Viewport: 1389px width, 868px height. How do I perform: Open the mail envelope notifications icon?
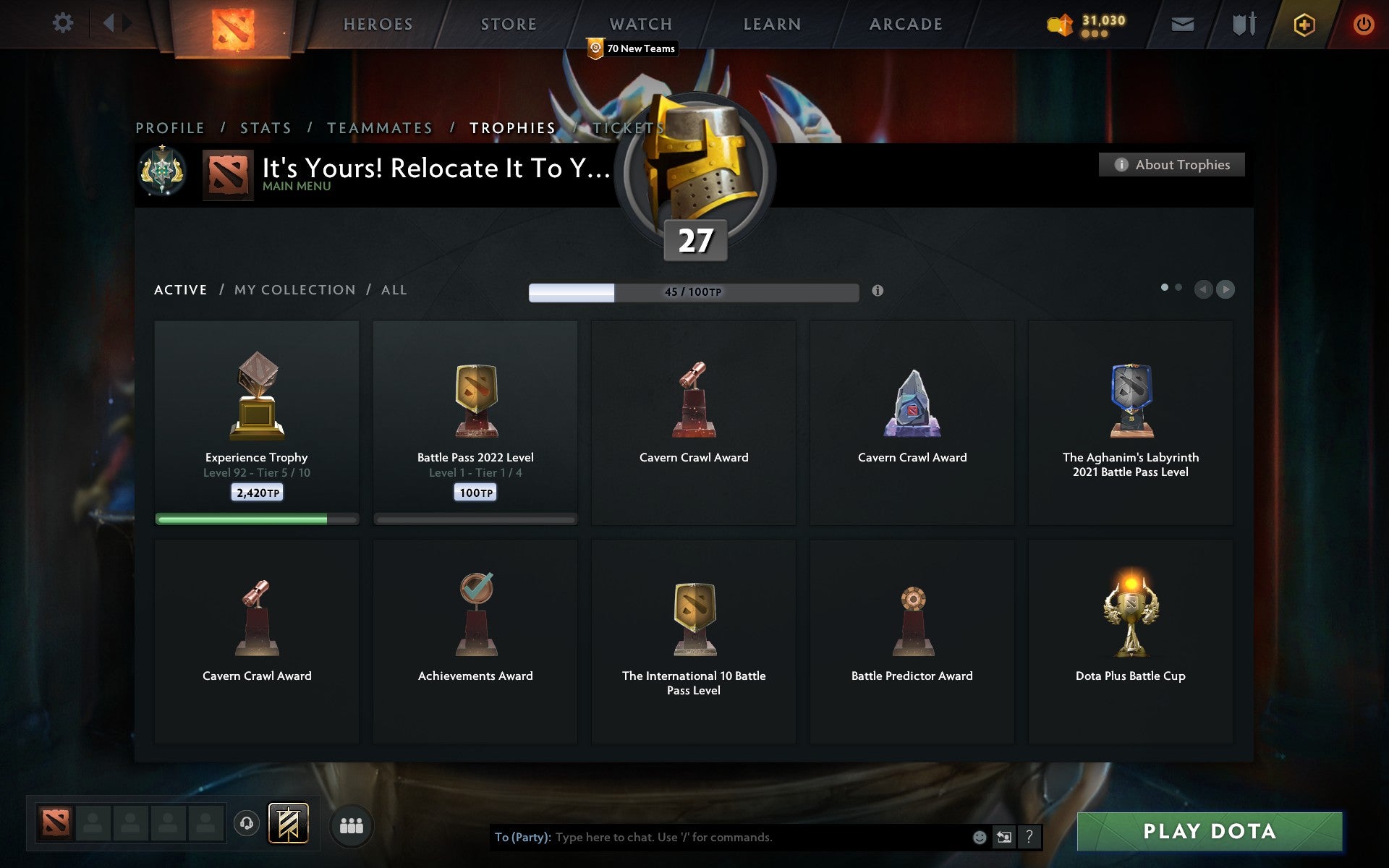pos(1181,24)
